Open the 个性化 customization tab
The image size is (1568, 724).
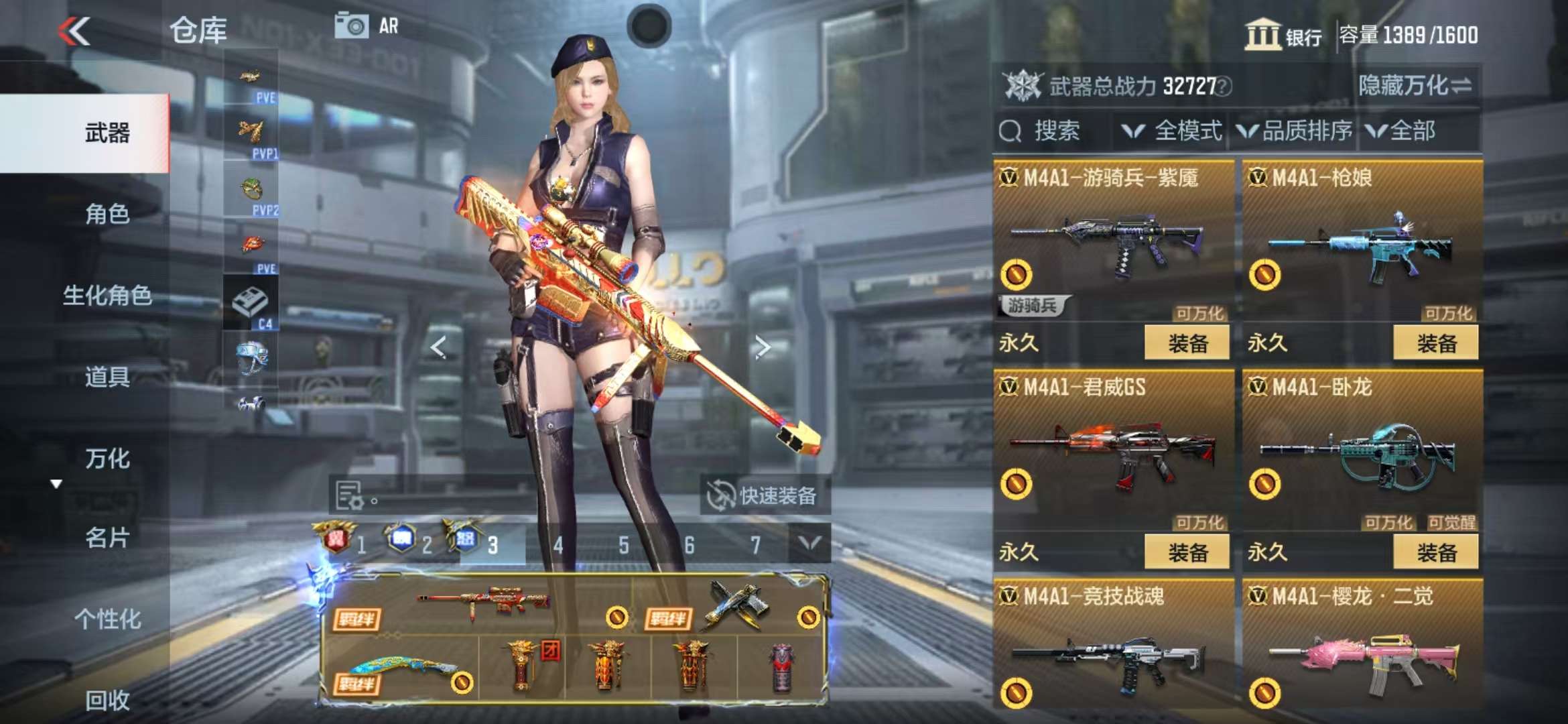[x=107, y=619]
